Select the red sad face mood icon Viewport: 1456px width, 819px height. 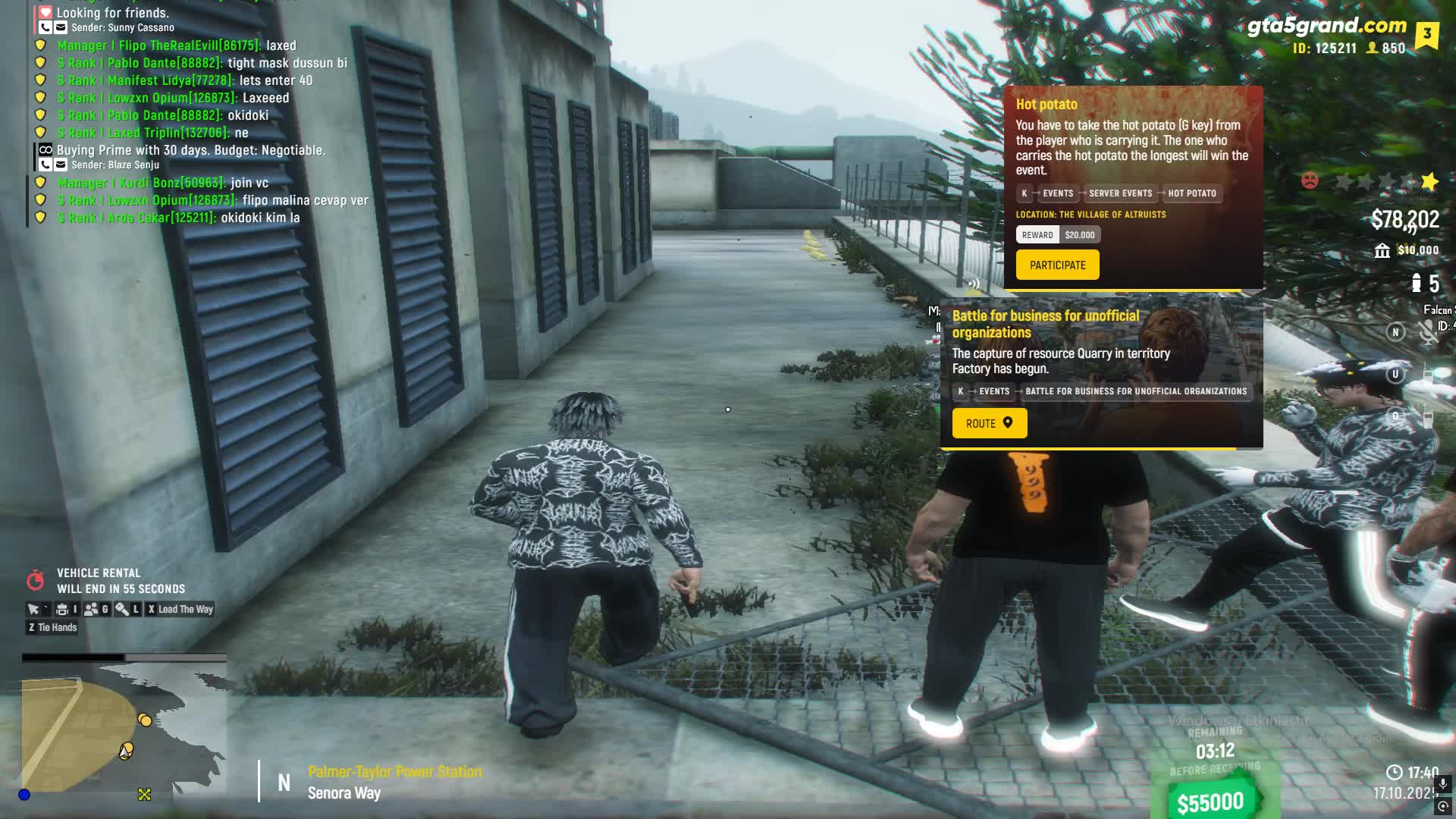pyautogui.click(x=1310, y=181)
